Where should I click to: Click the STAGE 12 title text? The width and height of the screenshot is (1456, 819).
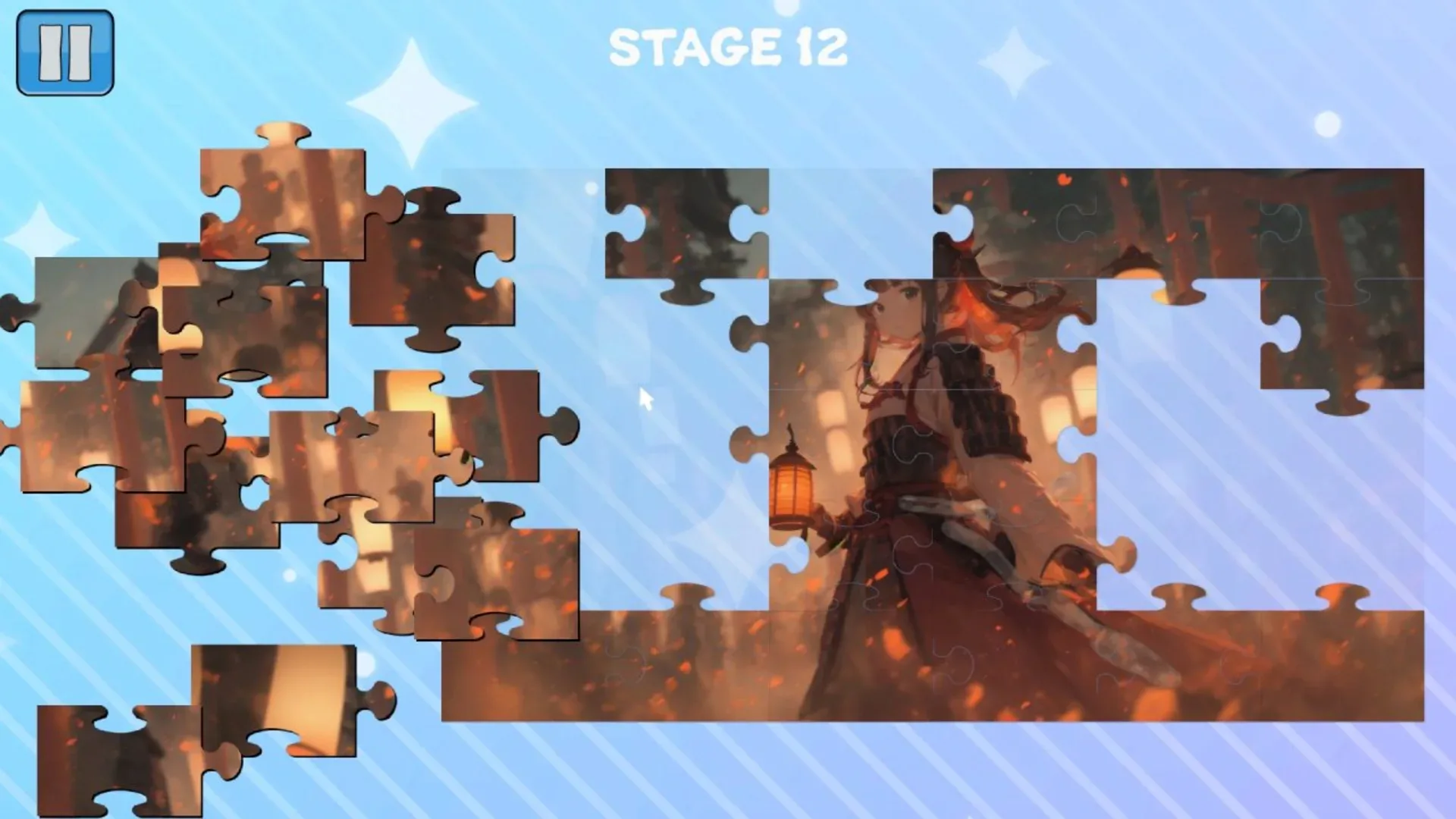click(728, 45)
